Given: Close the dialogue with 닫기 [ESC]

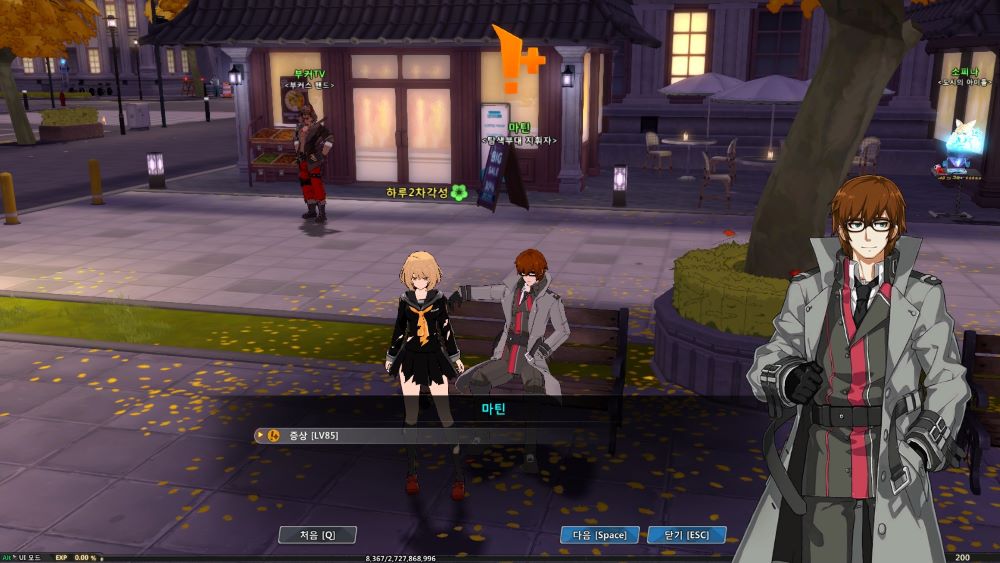Looking at the screenshot, I should (x=687, y=535).
